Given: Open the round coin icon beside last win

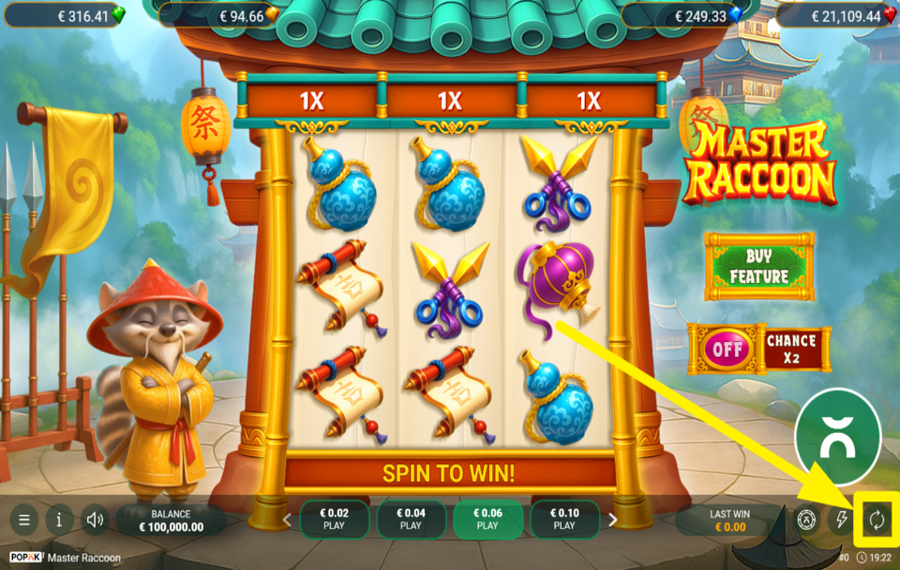Looking at the screenshot, I should tap(806, 519).
